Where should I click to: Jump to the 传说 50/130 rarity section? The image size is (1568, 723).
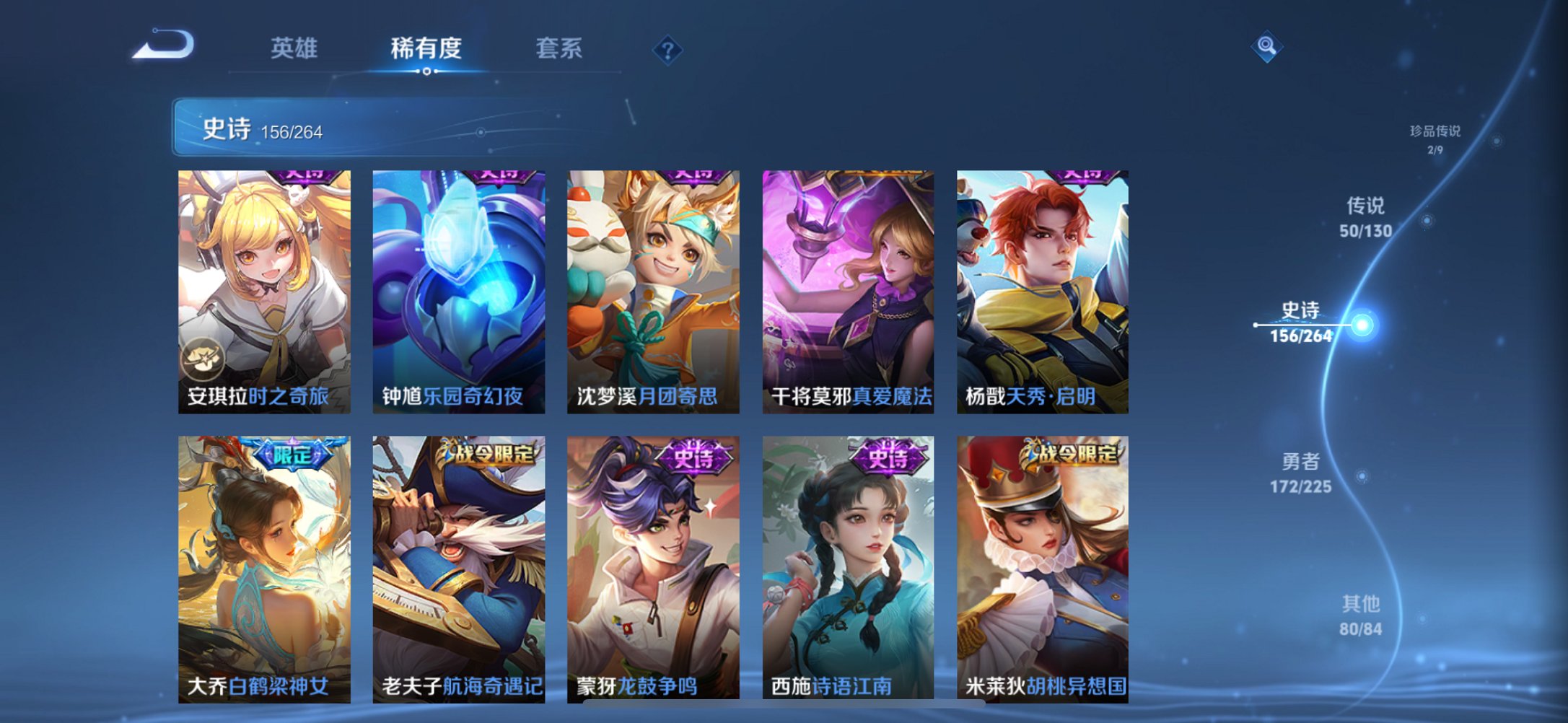(x=1364, y=216)
